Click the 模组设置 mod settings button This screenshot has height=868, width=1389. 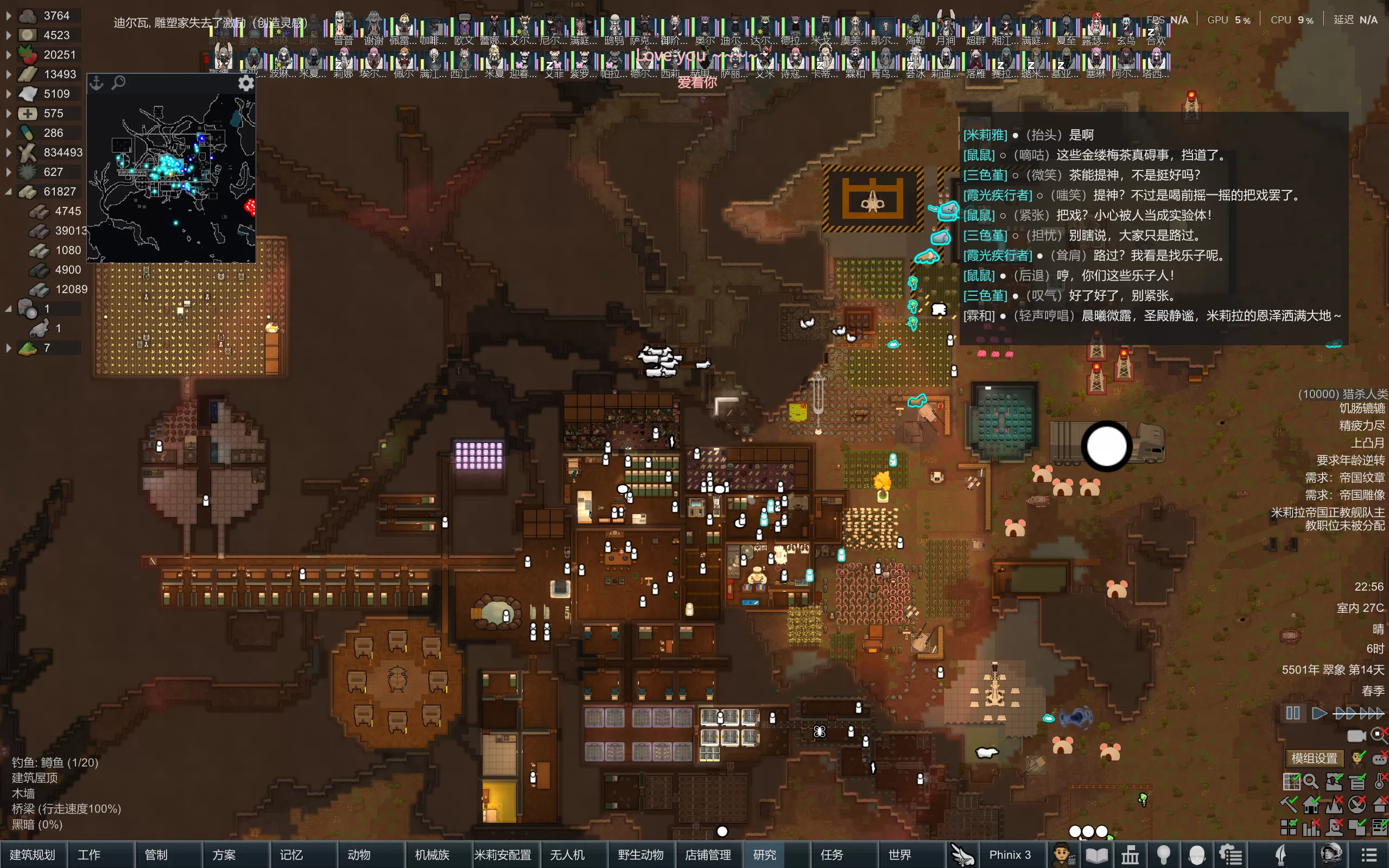1314,758
